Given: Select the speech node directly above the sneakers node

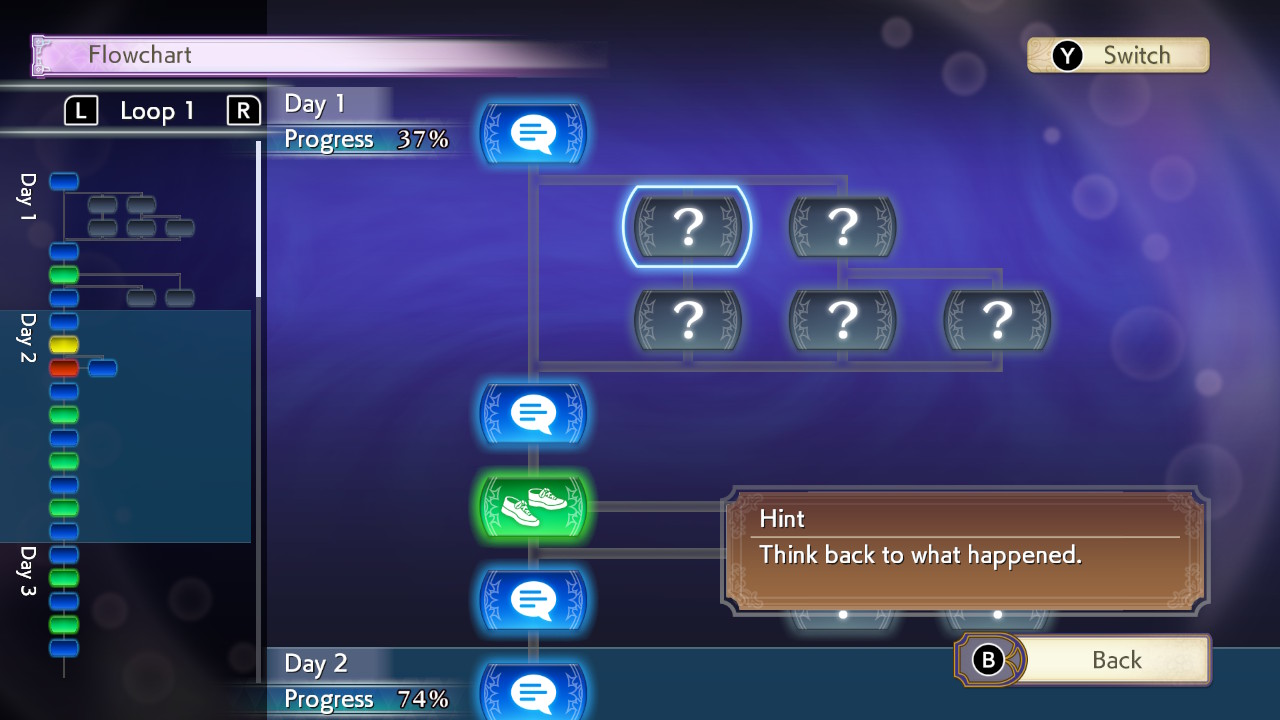Looking at the screenshot, I should tap(533, 413).
